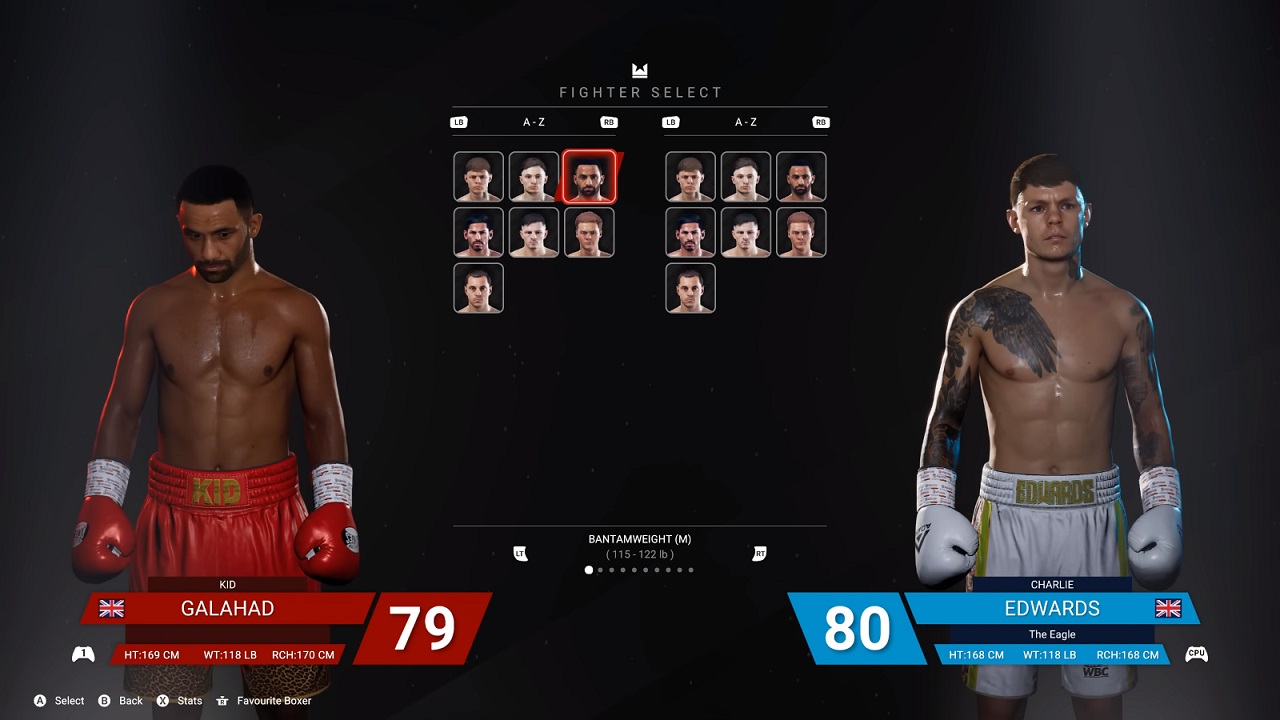Click the Bantamweight (M) weight class selector
The height and width of the screenshot is (720, 1280).
coord(640,540)
